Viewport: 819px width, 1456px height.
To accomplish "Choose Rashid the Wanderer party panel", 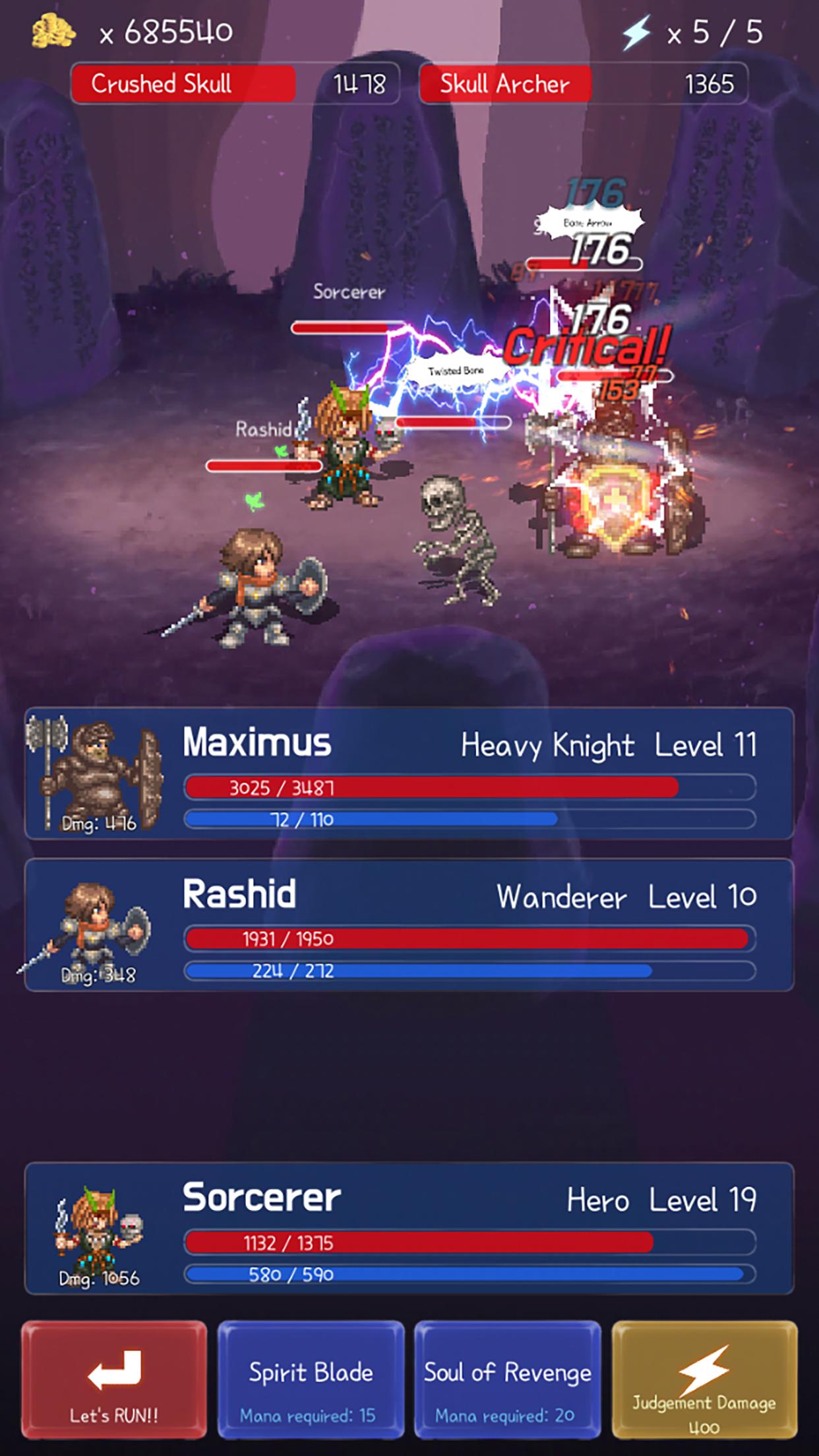I will pos(409,925).
